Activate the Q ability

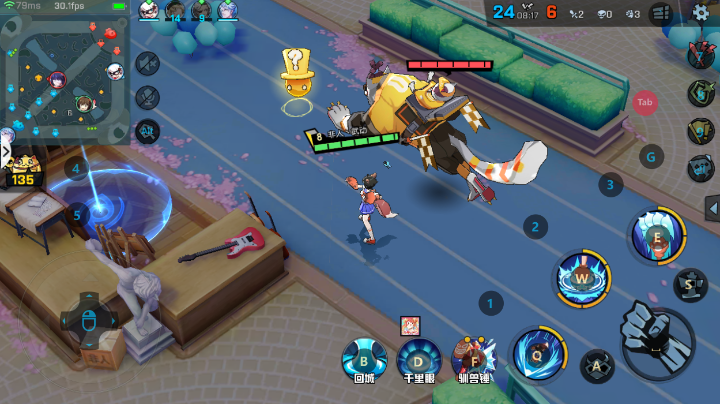pos(537,352)
